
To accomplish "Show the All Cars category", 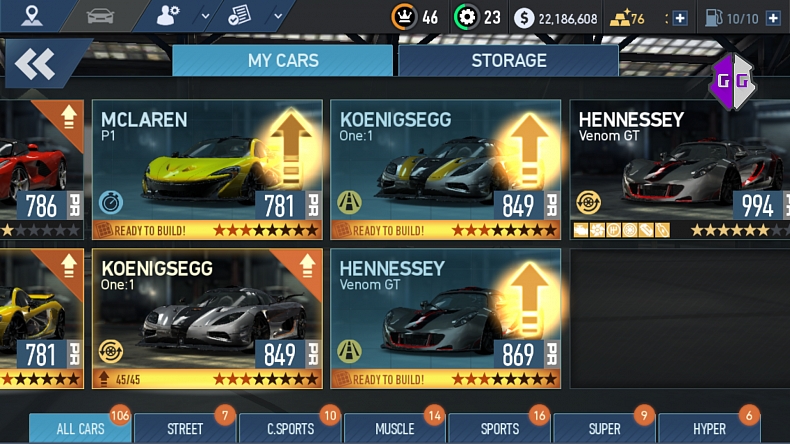I will pos(80,429).
